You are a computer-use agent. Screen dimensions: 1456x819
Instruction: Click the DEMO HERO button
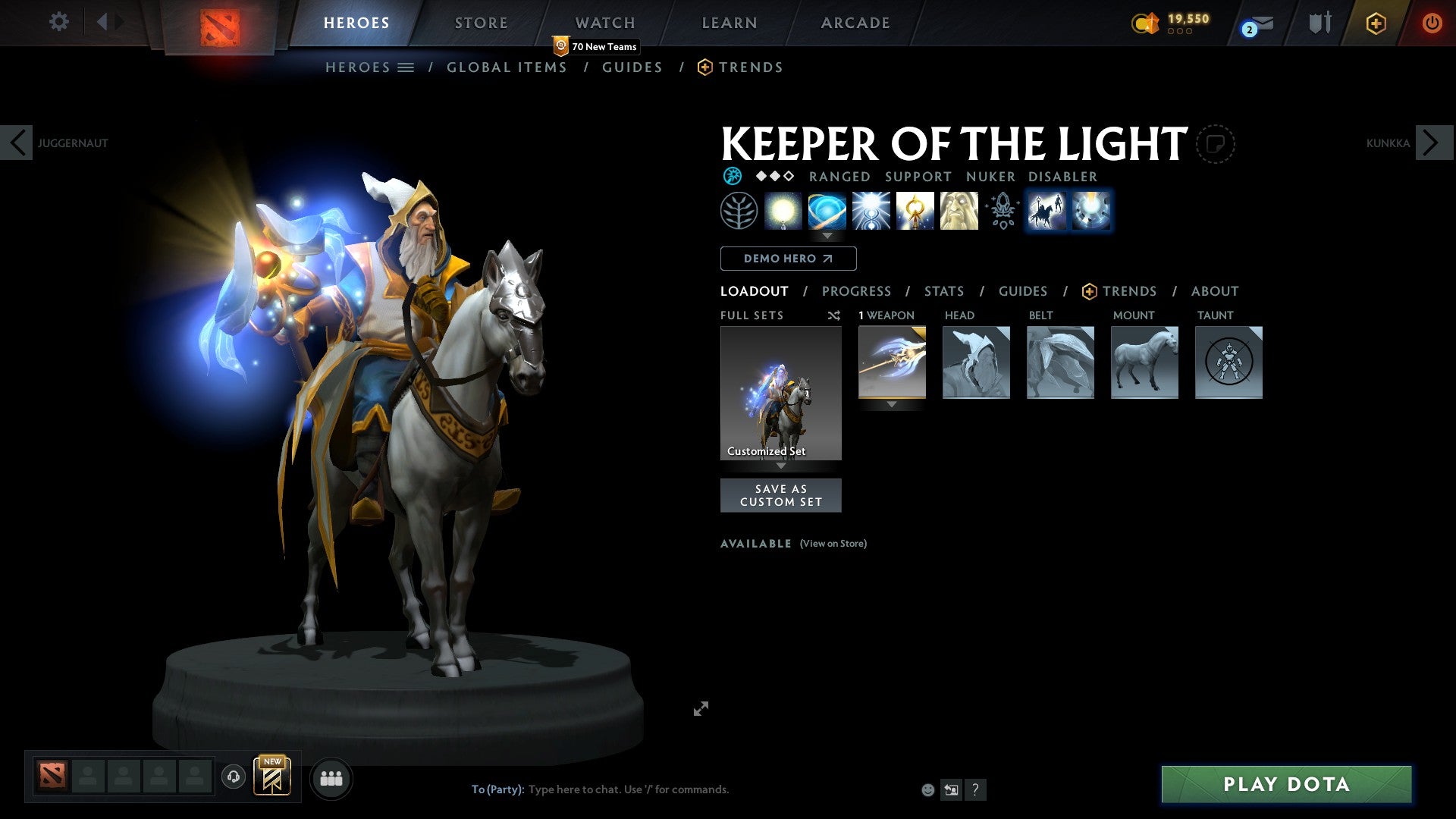(x=788, y=258)
